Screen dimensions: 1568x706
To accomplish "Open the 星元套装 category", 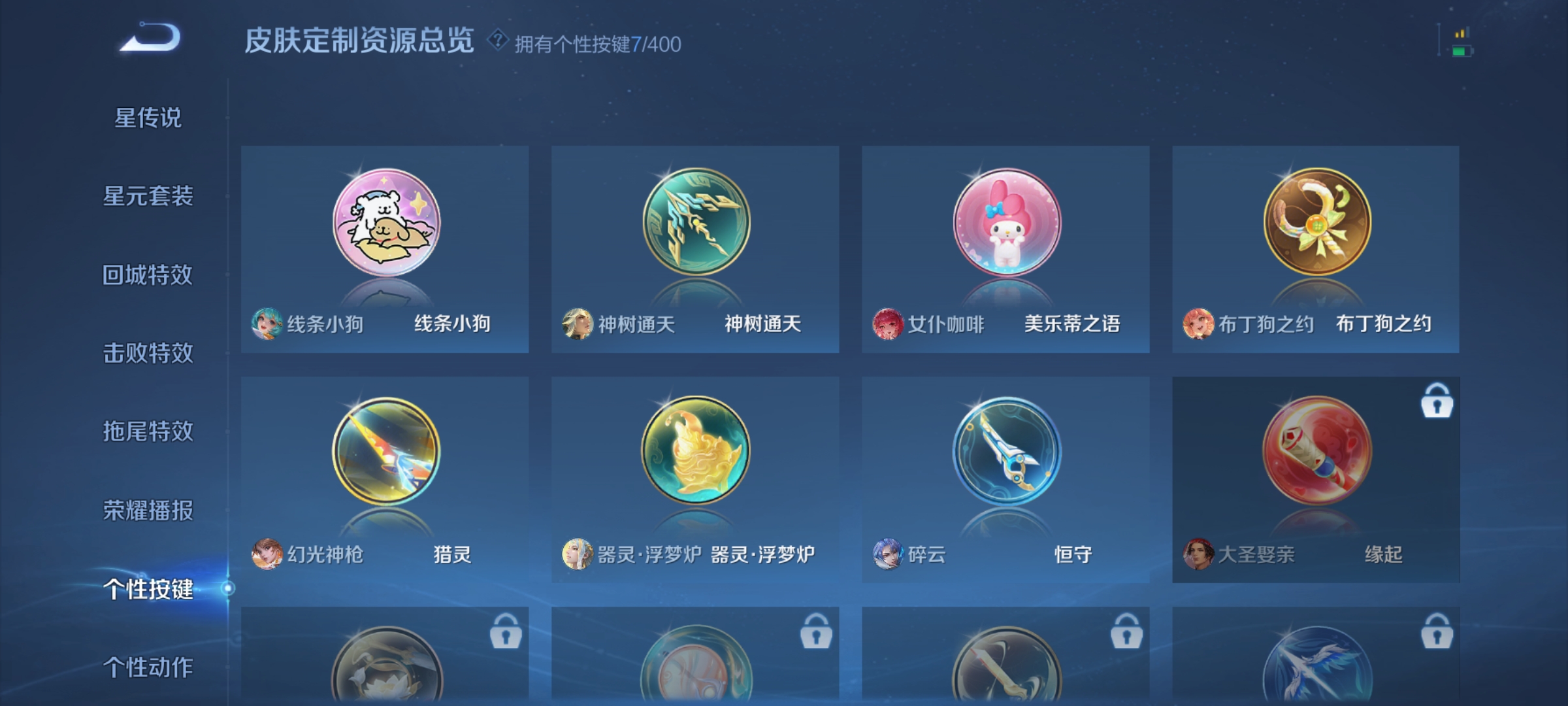I will pyautogui.click(x=149, y=196).
